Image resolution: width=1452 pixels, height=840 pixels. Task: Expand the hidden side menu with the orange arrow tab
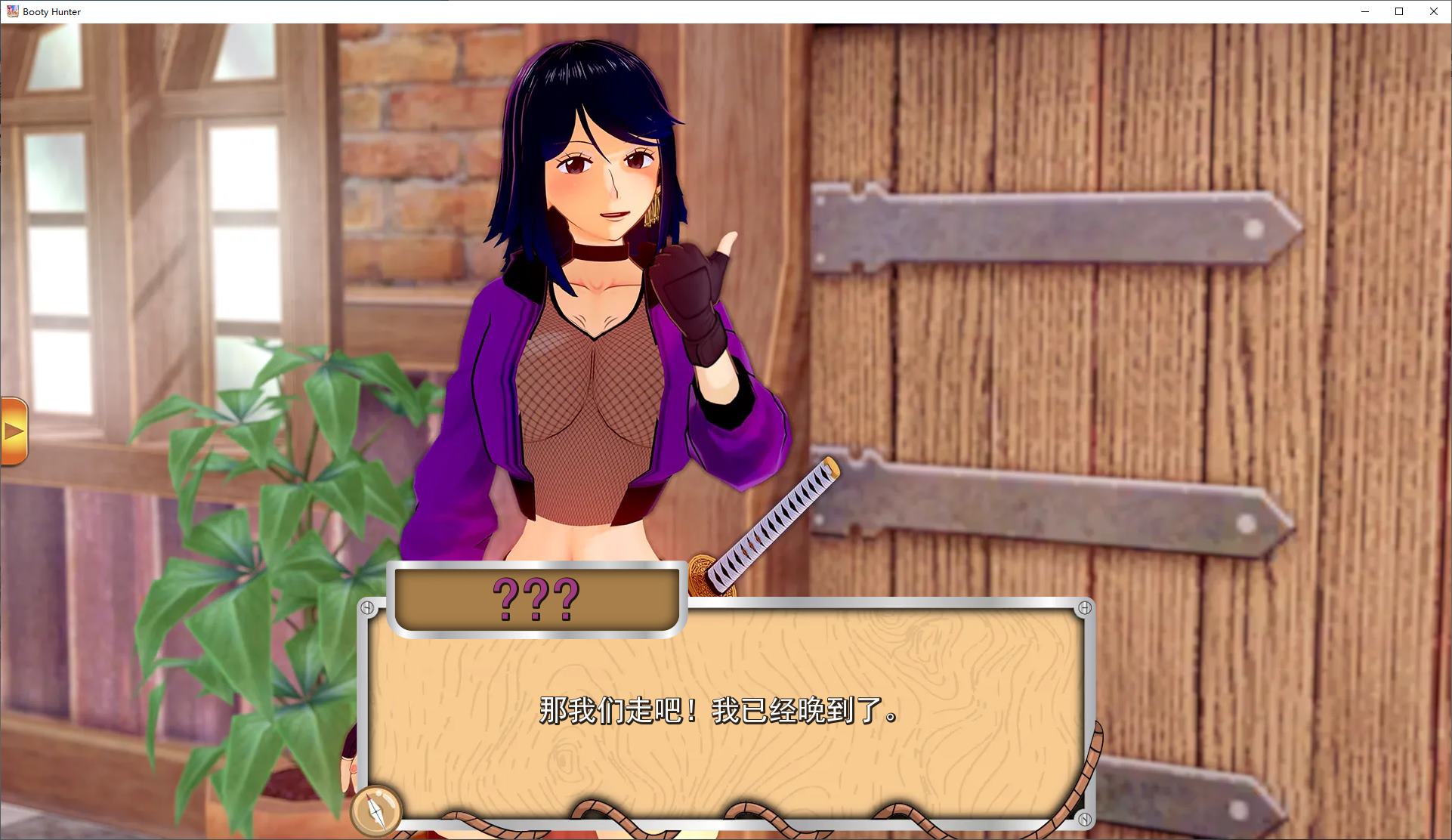[x=14, y=431]
